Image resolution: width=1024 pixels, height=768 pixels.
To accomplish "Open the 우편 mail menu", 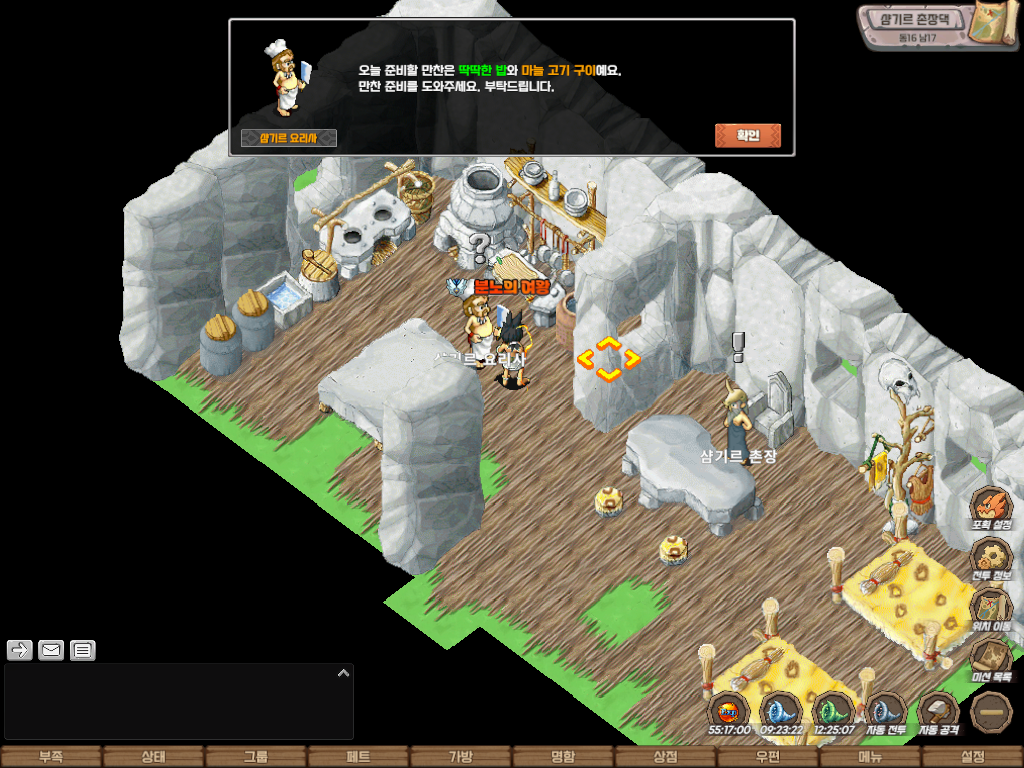I will [767, 757].
